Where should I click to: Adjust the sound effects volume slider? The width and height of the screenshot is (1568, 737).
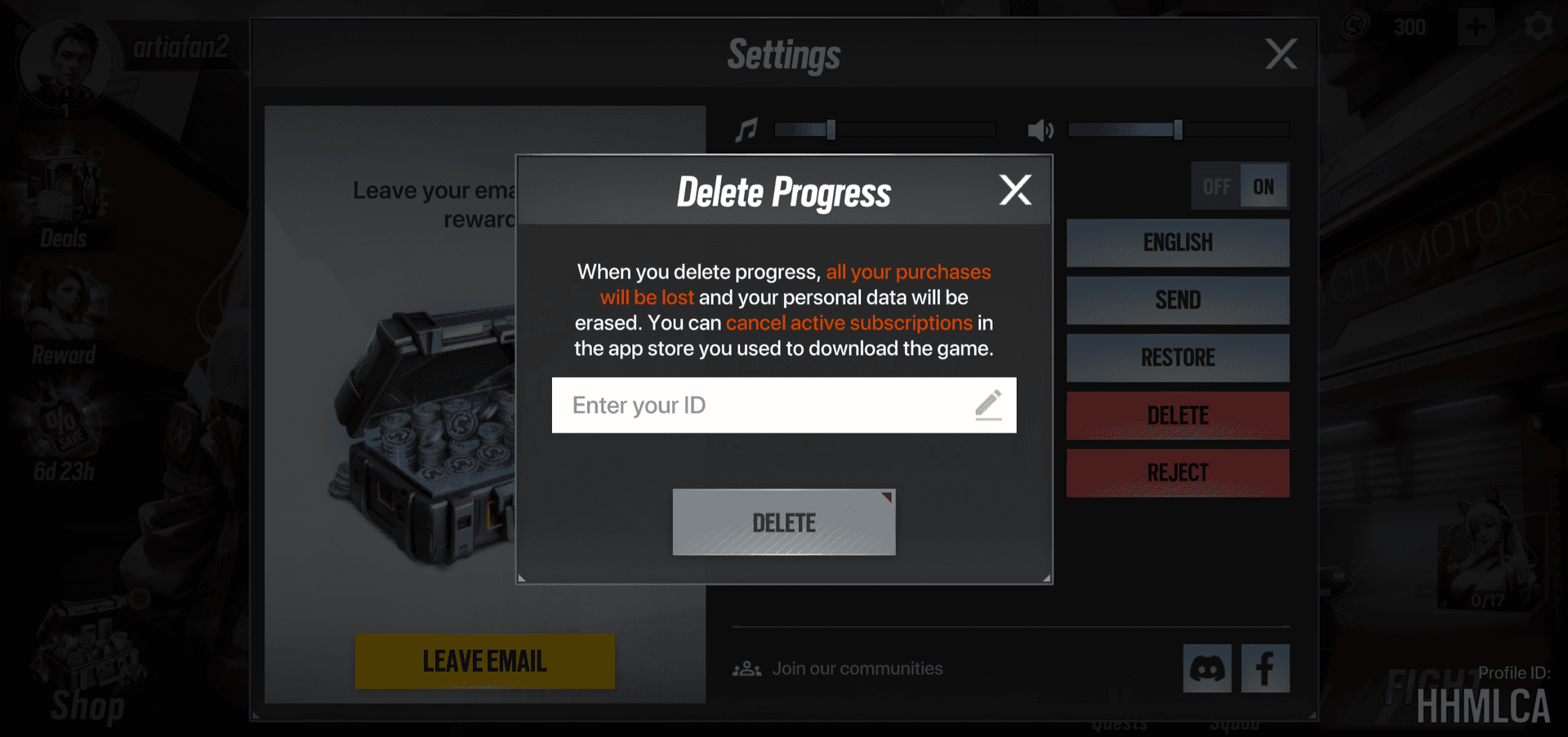[x=1178, y=130]
